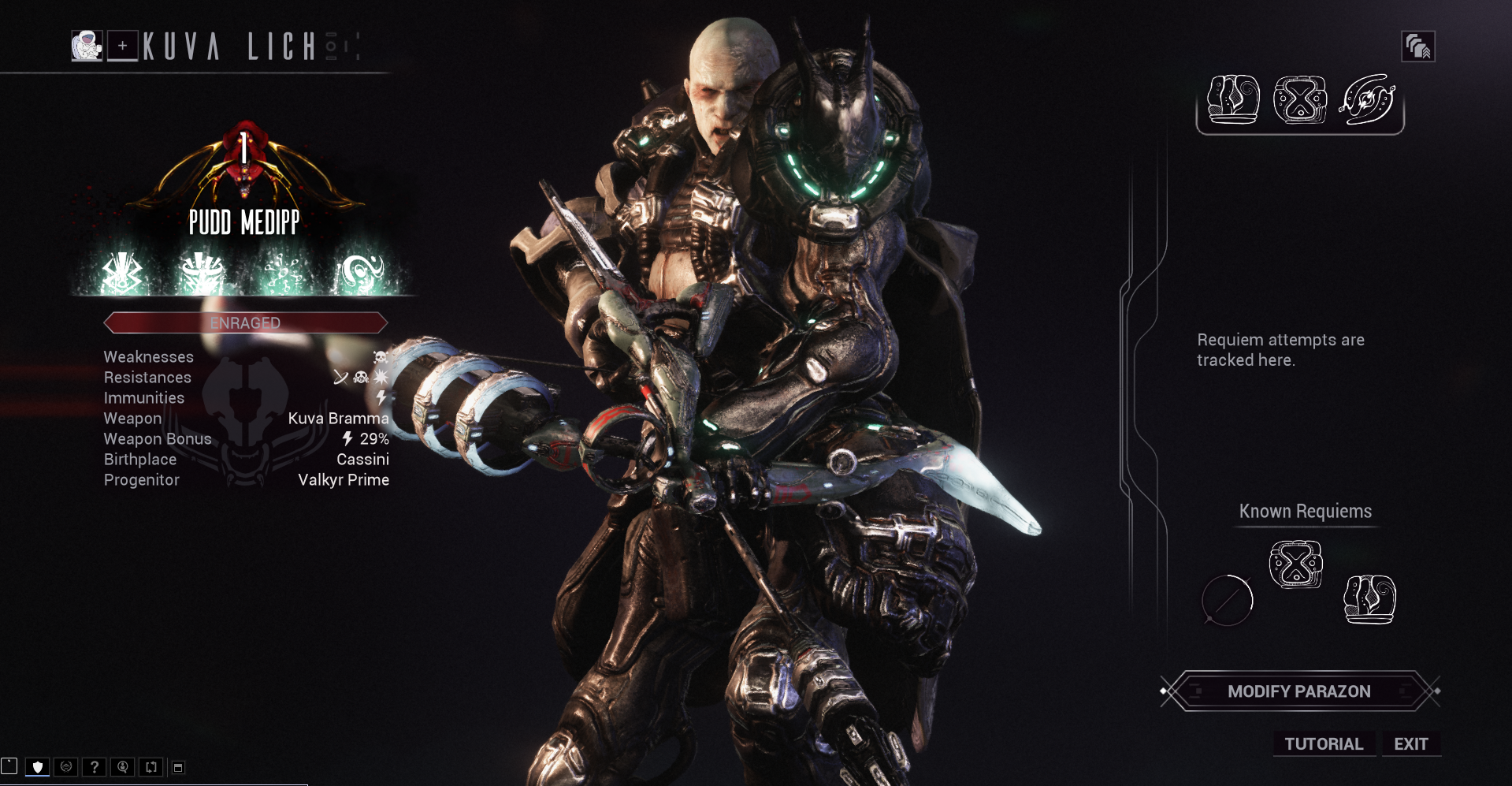This screenshot has width=1512, height=786.
Task: Open the Modify Parazon screen
Action: tap(1298, 691)
